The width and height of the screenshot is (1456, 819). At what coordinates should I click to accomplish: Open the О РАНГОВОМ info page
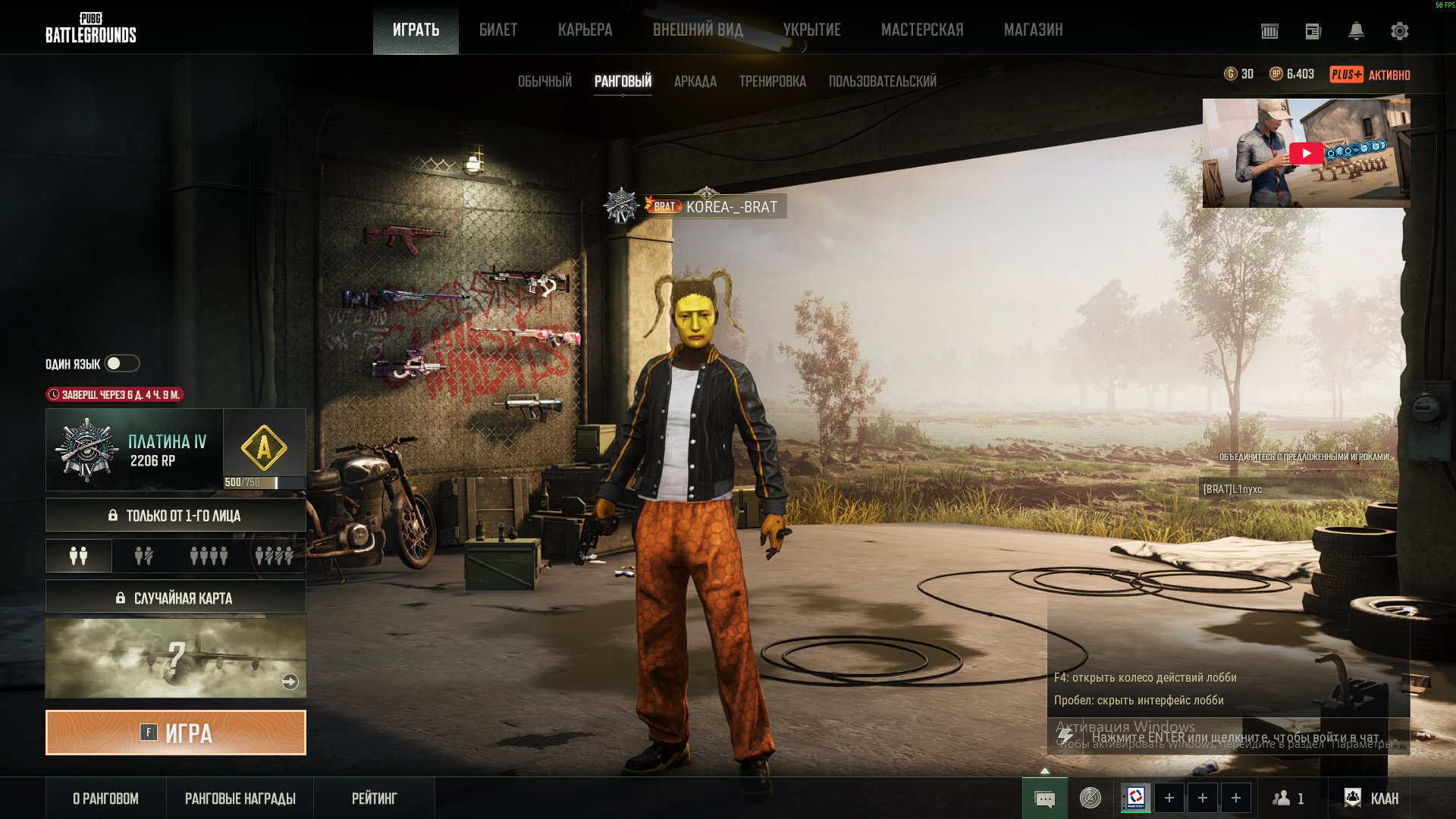click(x=105, y=799)
